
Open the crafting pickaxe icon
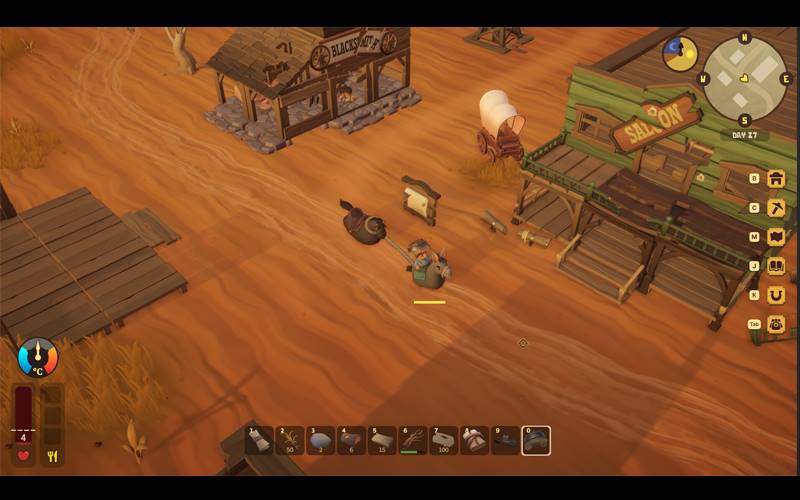775,208
